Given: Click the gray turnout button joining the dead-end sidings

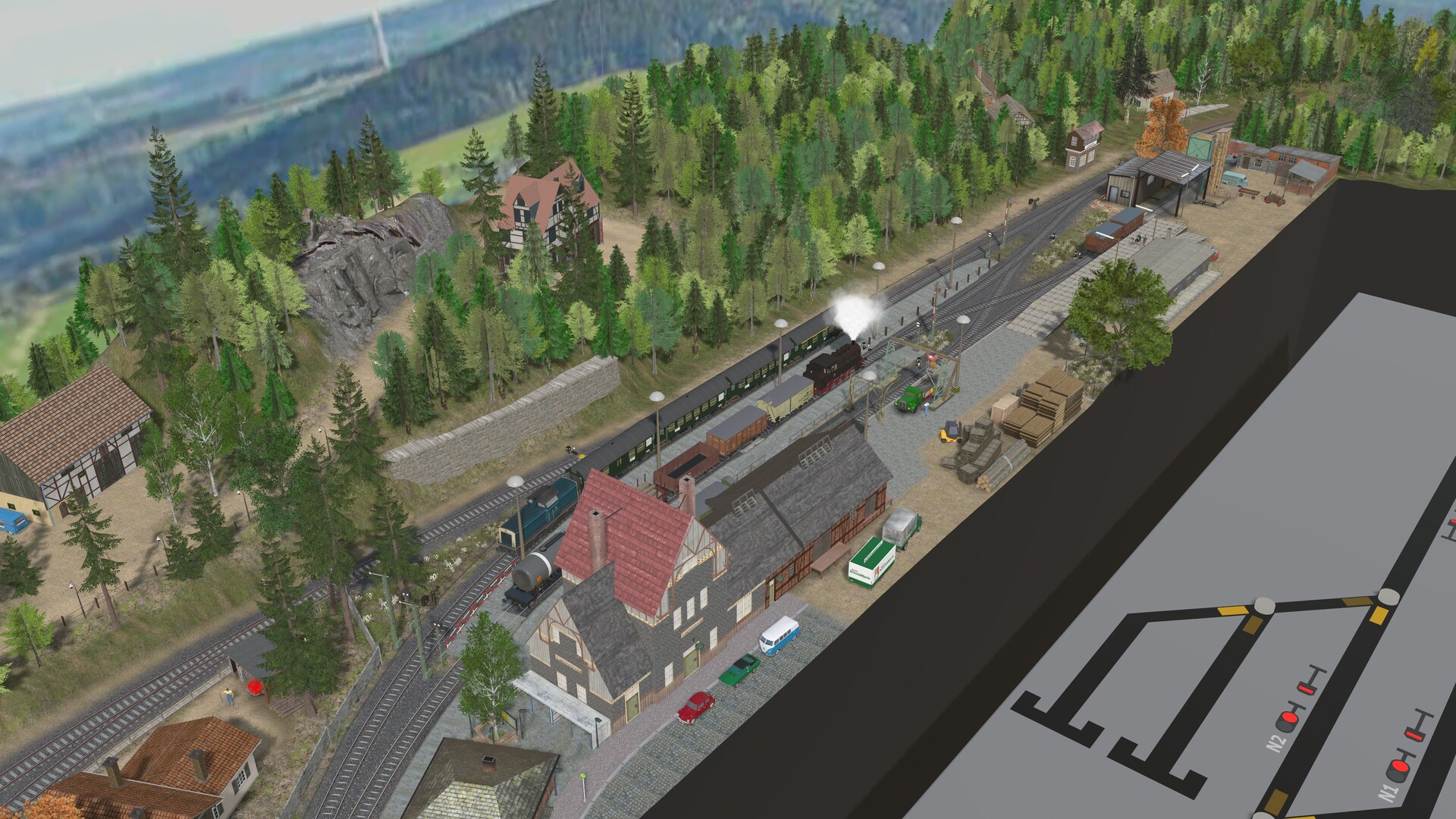Looking at the screenshot, I should click(x=1264, y=605).
